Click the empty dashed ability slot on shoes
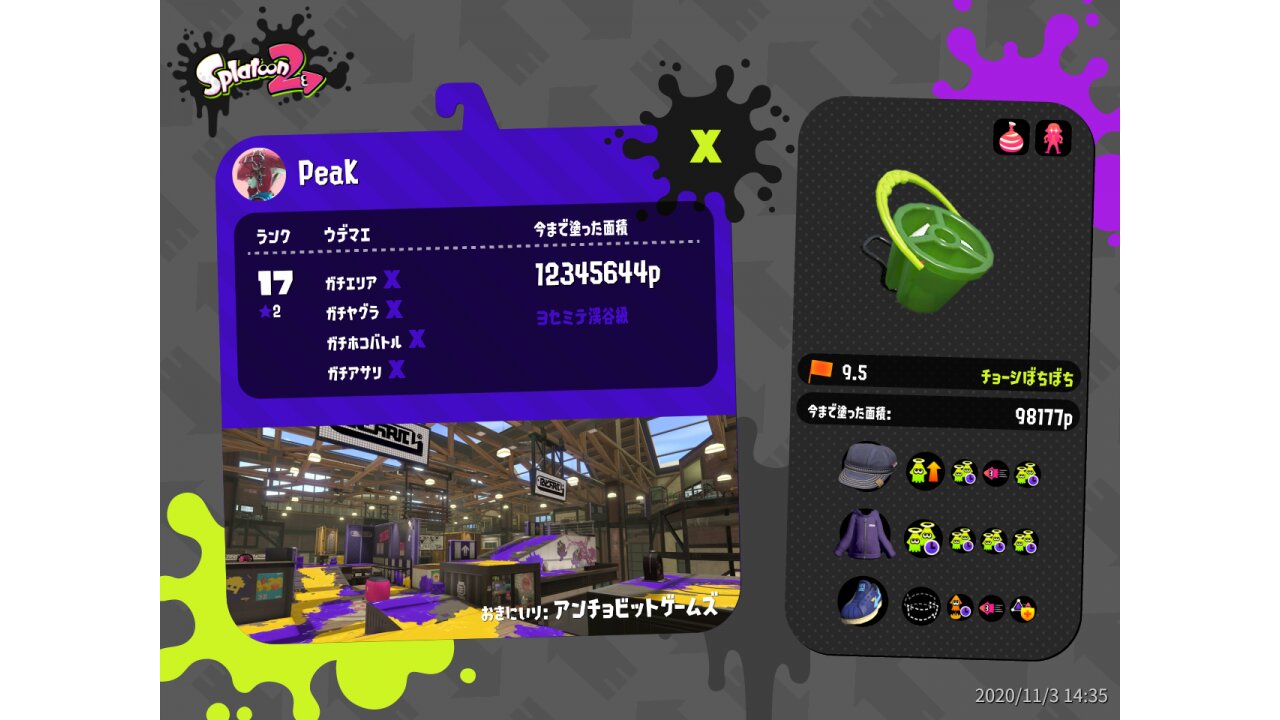This screenshot has height=720, width=1280. coord(921,606)
